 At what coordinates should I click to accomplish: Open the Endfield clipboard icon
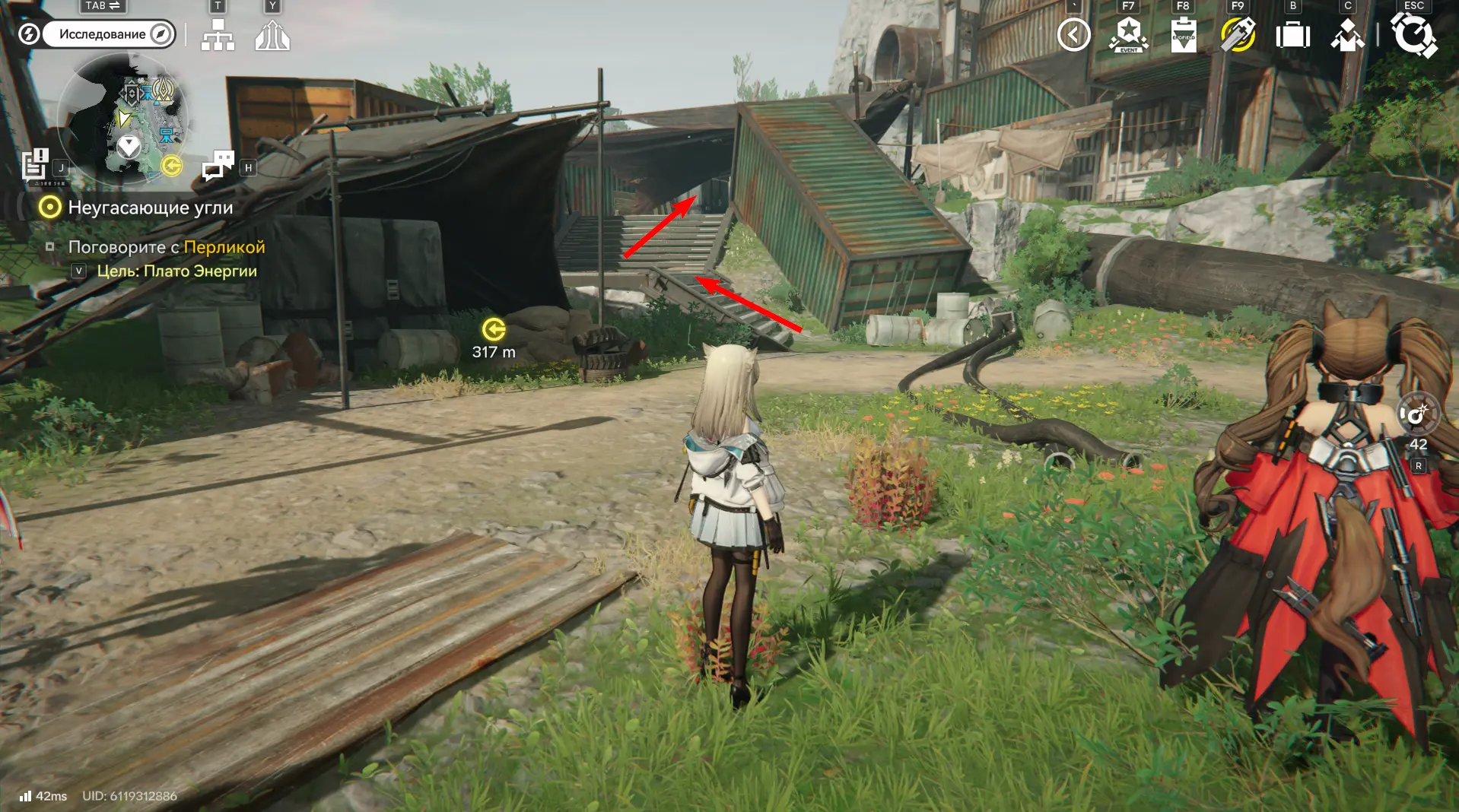click(x=1183, y=35)
